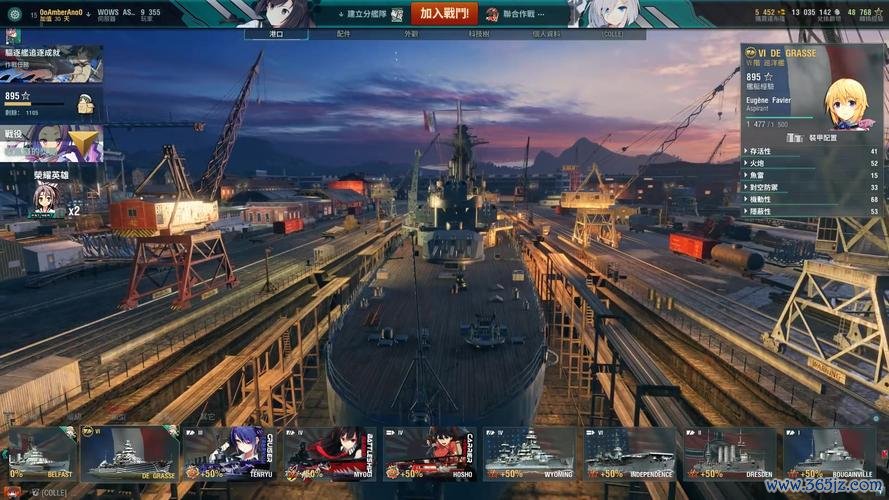Pick the Hosho carrier card
The width and height of the screenshot is (889, 500).
[428, 455]
